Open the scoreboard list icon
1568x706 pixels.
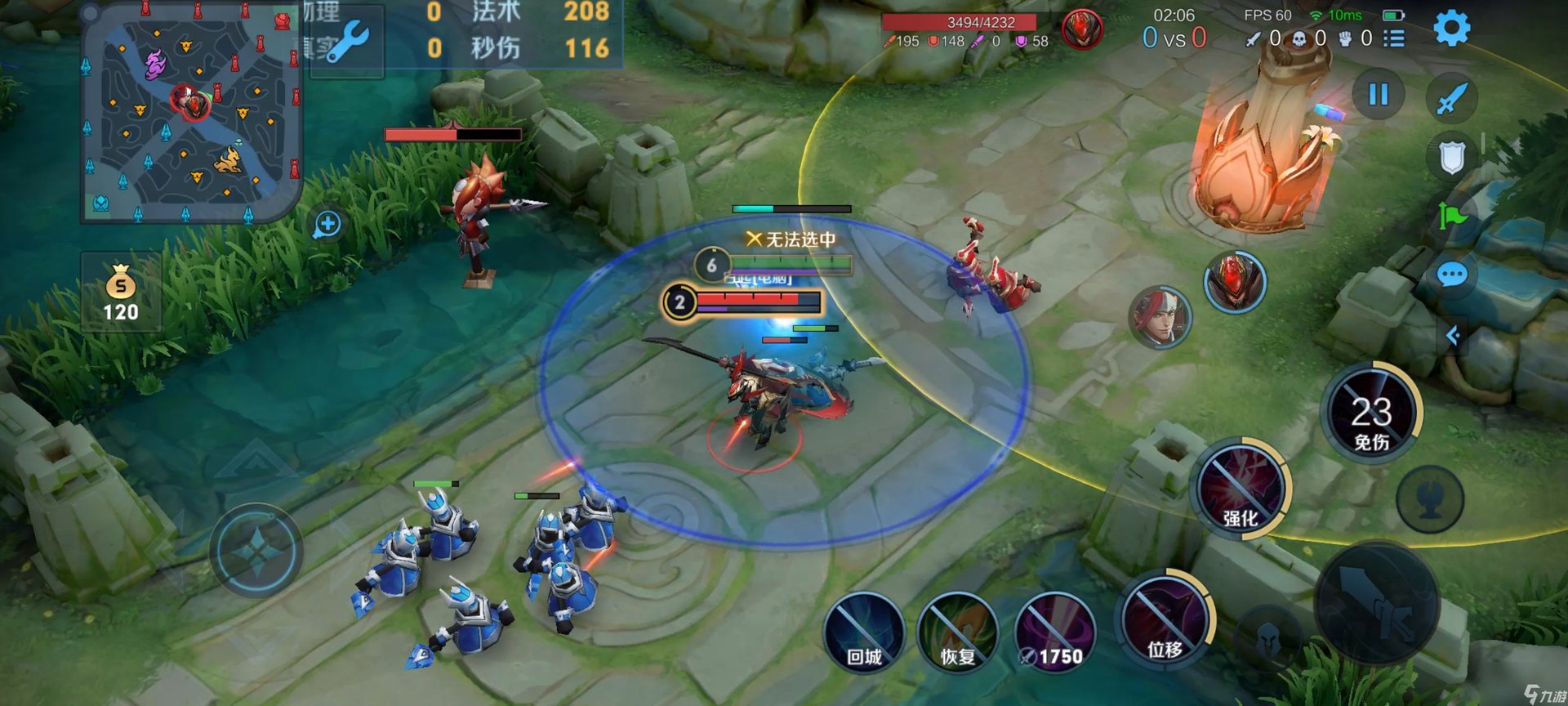(x=1394, y=38)
